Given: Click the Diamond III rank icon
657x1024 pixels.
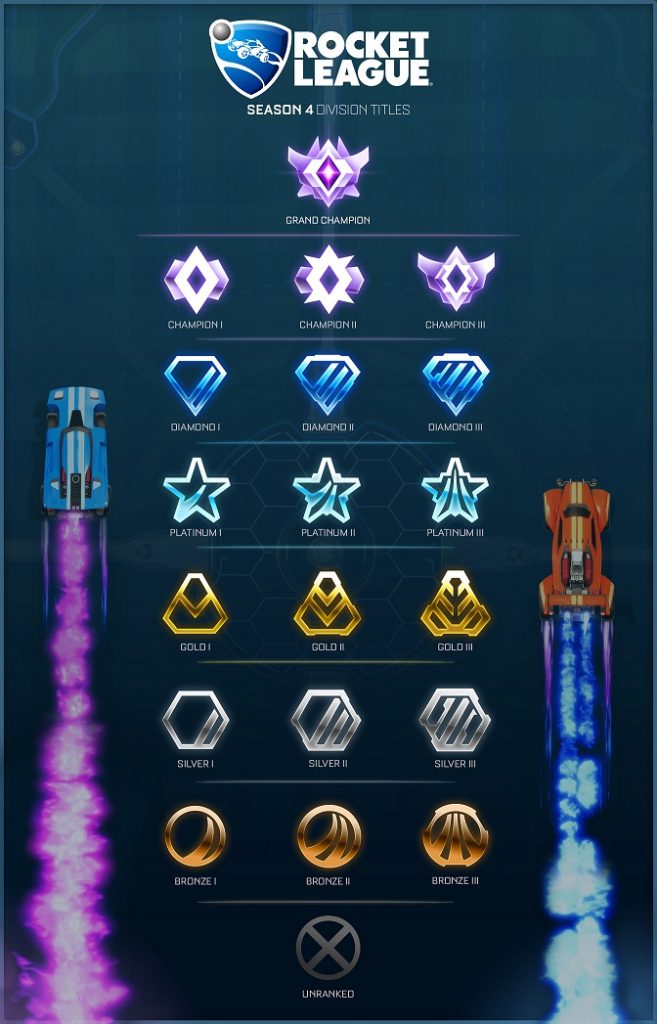Looking at the screenshot, I should (x=455, y=385).
